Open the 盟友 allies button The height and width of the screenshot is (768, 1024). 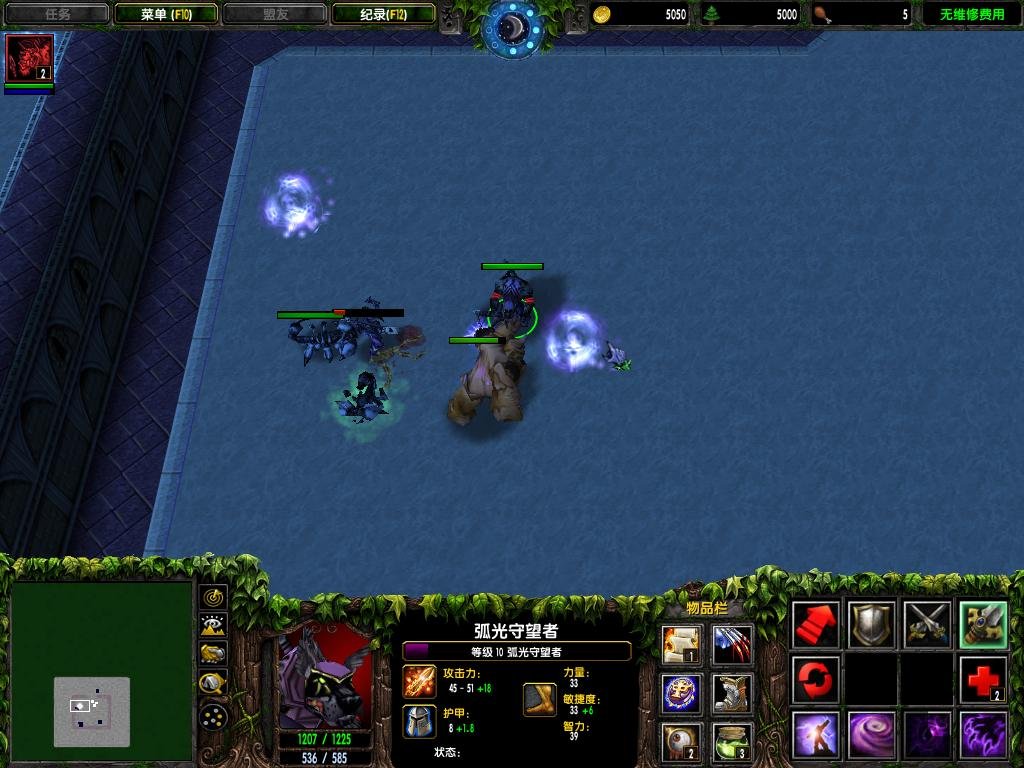point(275,14)
